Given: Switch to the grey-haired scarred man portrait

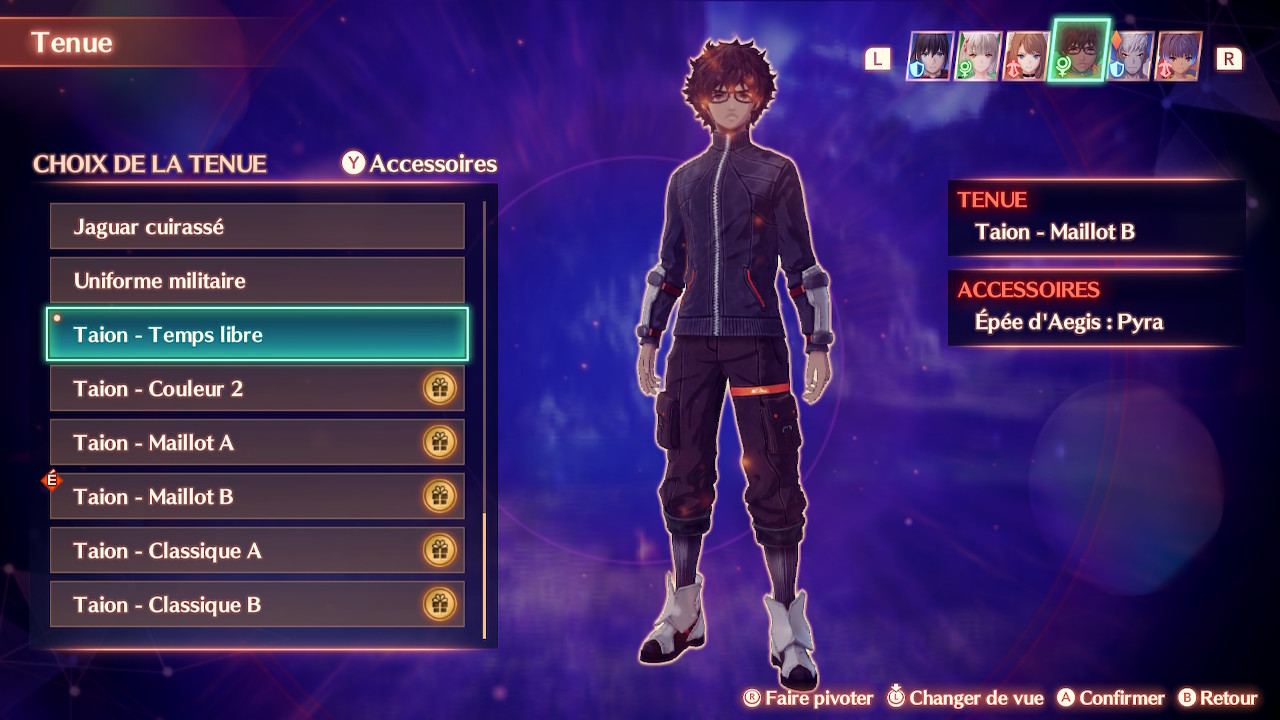Looking at the screenshot, I should tap(1131, 56).
